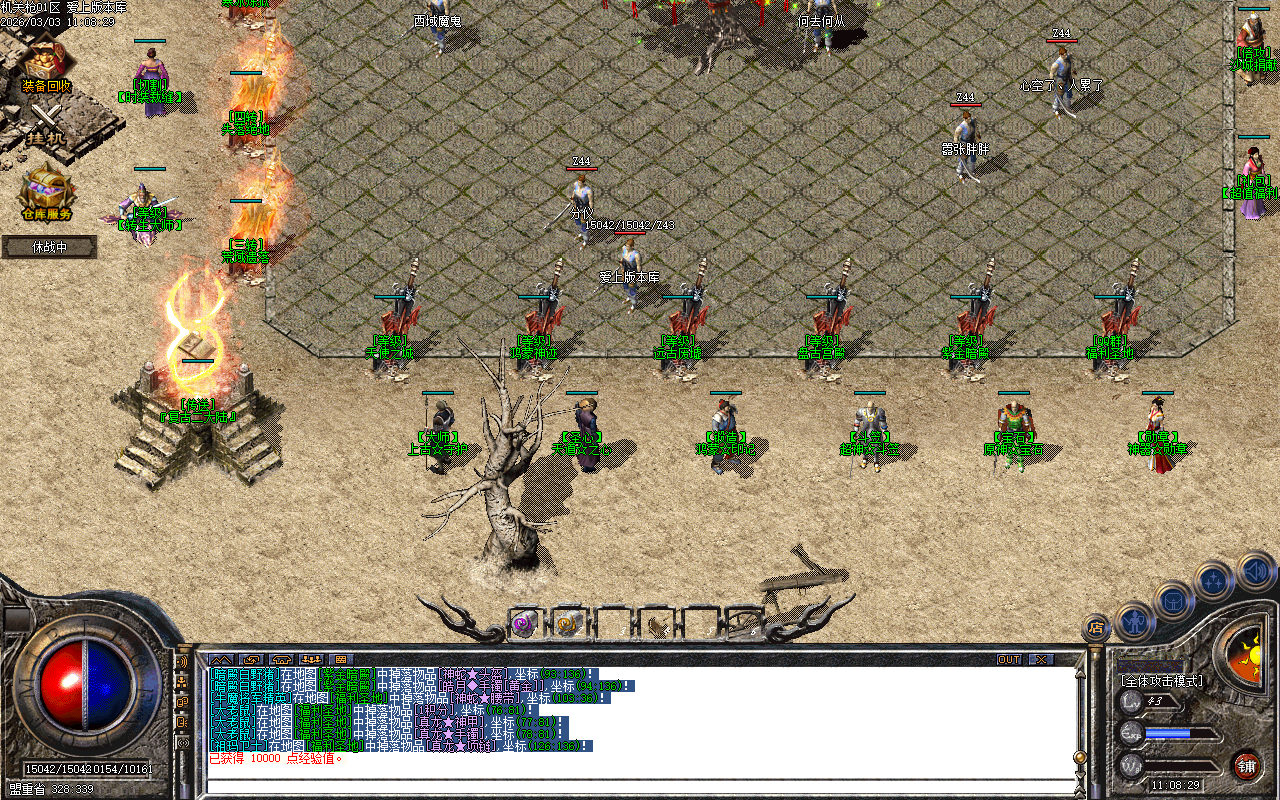Open inventory via the bag icon
This screenshot has width=1280, height=800.
1172,601
